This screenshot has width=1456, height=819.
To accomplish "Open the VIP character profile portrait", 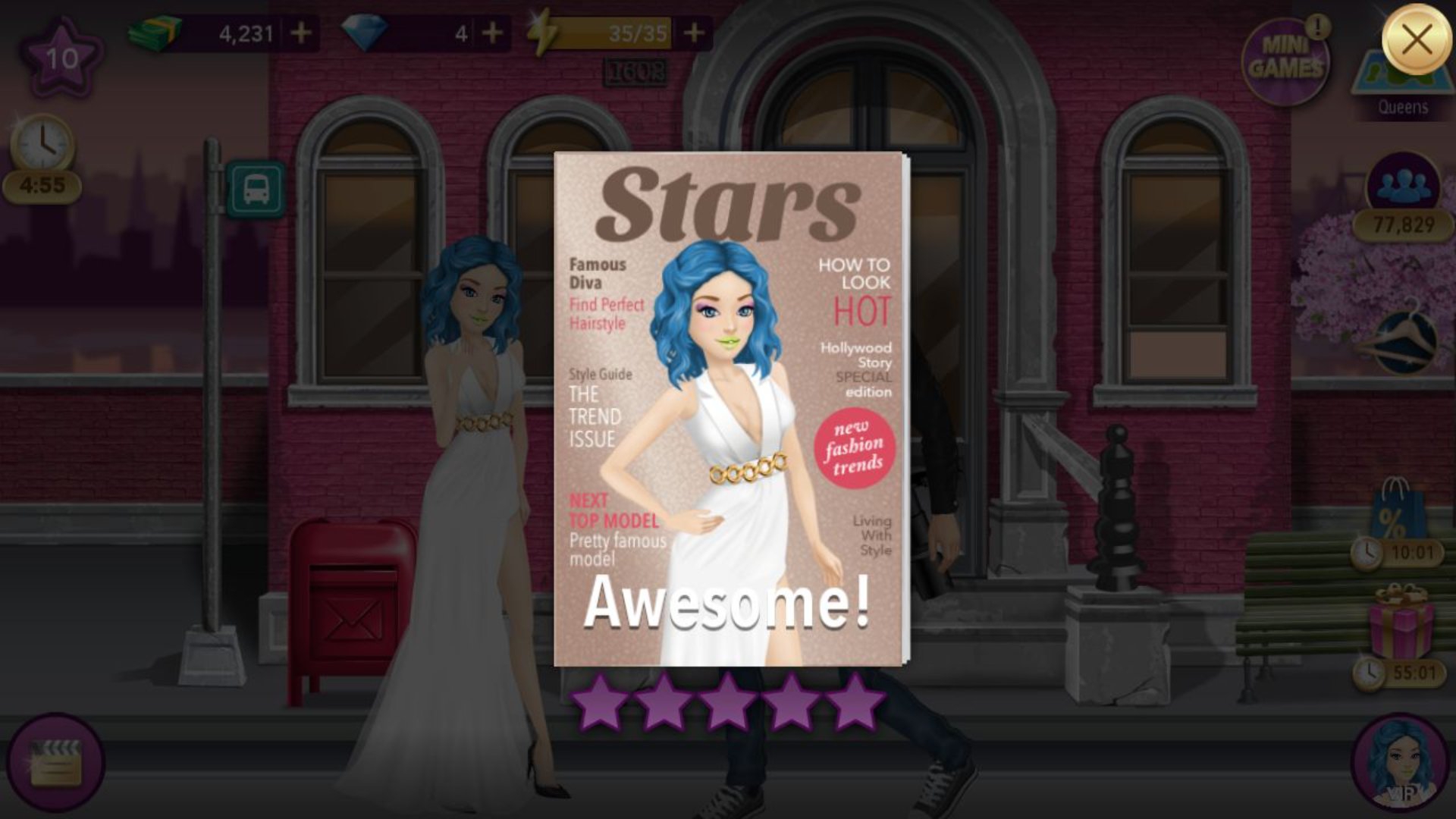I will (1399, 764).
